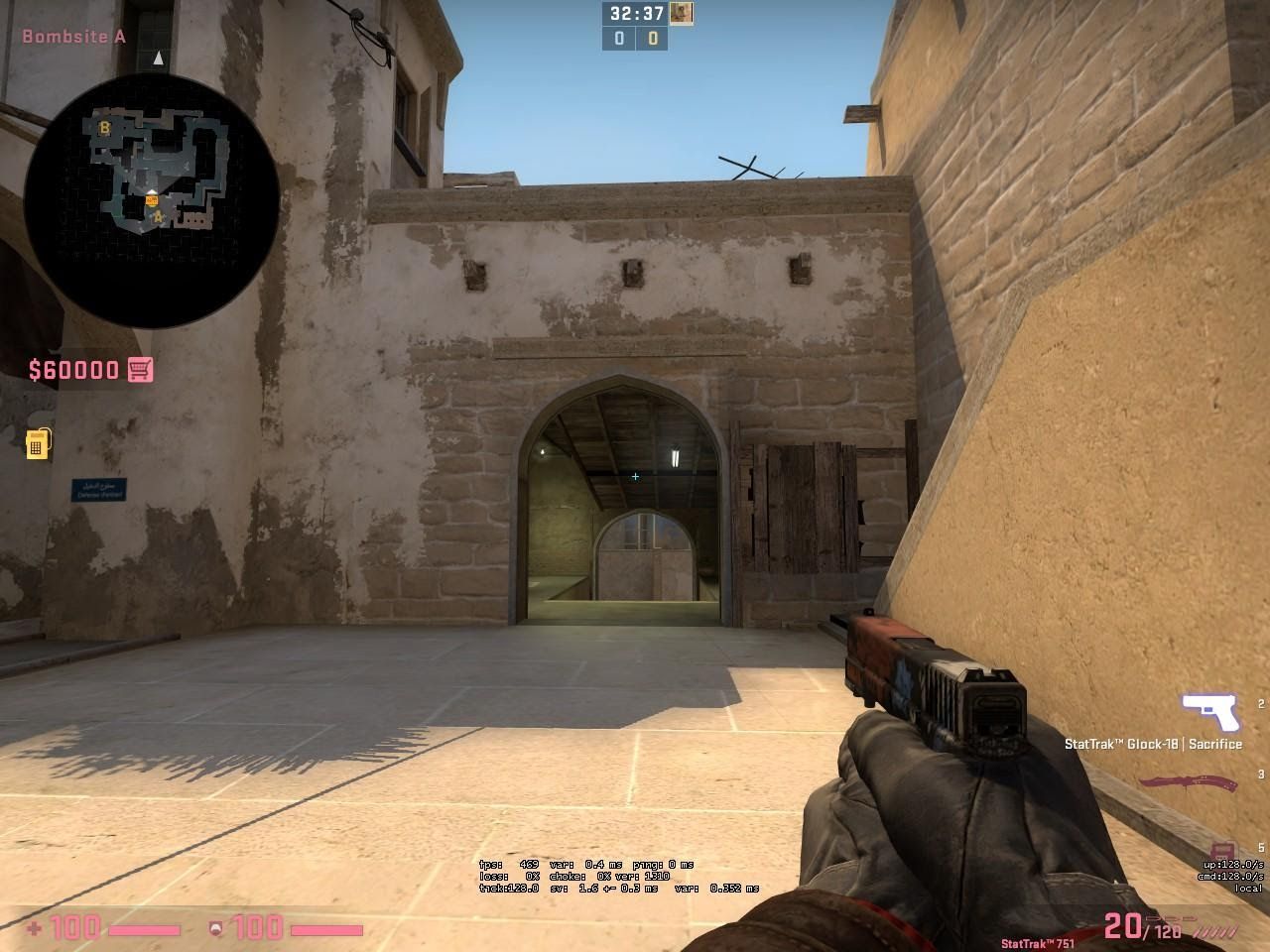Open the buy menu shopping cart icon
Viewport: 1270px width, 952px height.
(x=139, y=368)
